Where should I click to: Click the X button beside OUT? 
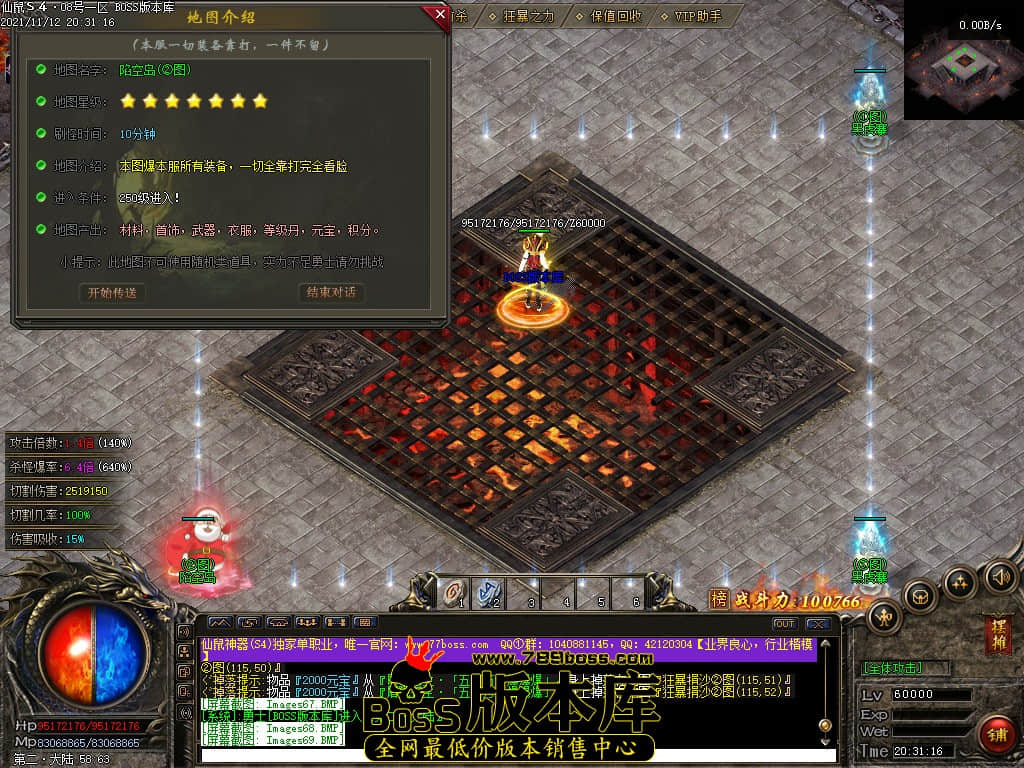pyautogui.click(x=817, y=624)
